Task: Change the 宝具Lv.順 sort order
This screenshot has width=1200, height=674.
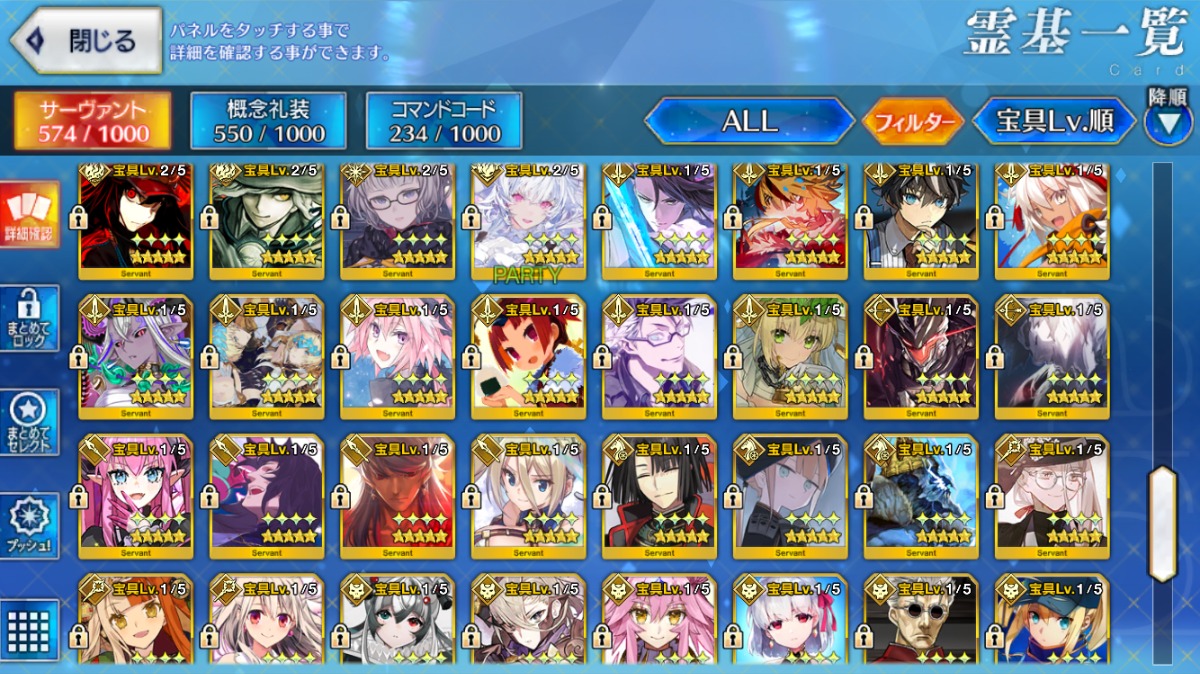Action: point(1054,122)
